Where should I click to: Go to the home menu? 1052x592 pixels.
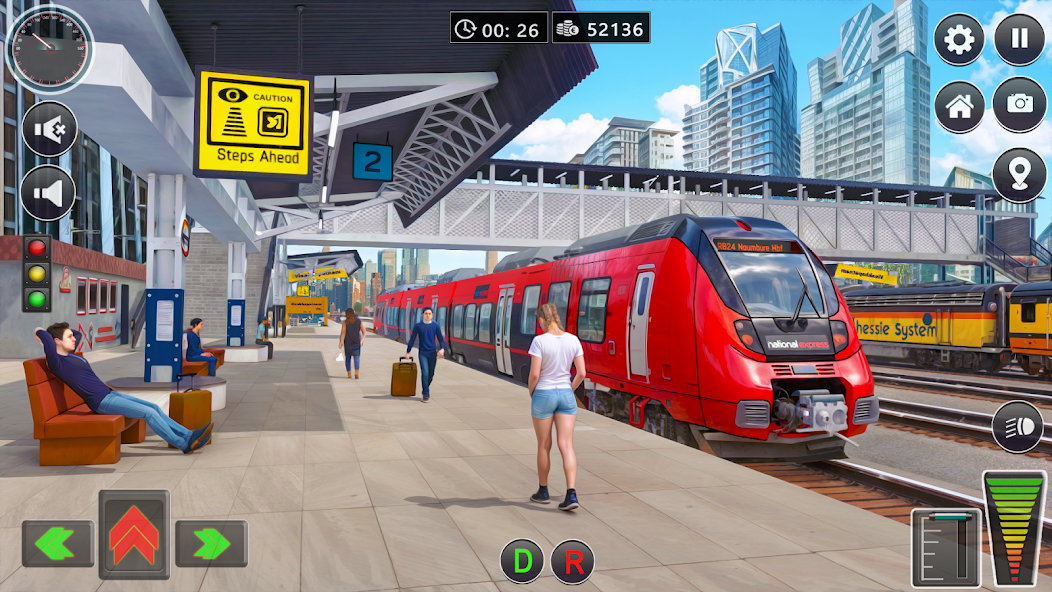[x=959, y=106]
